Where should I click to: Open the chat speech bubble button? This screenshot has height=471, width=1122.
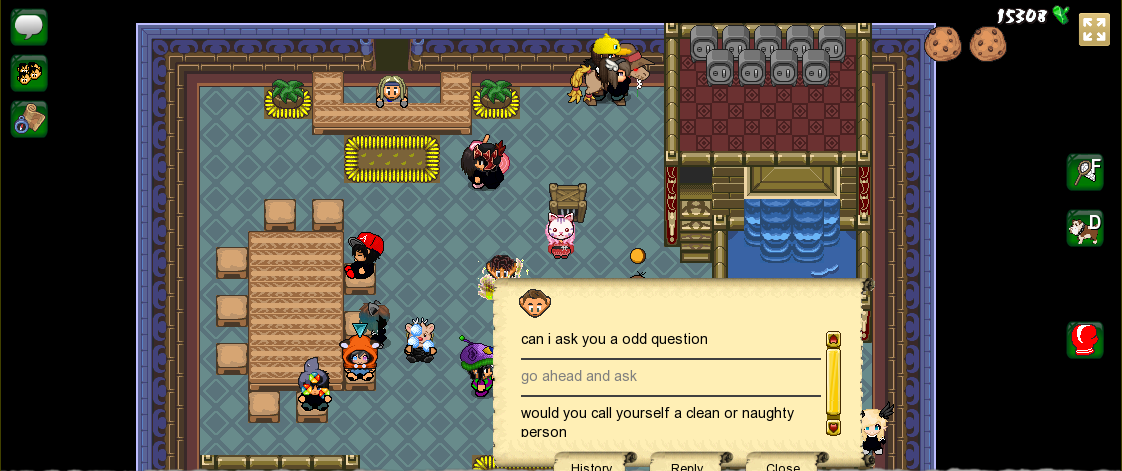point(29,27)
